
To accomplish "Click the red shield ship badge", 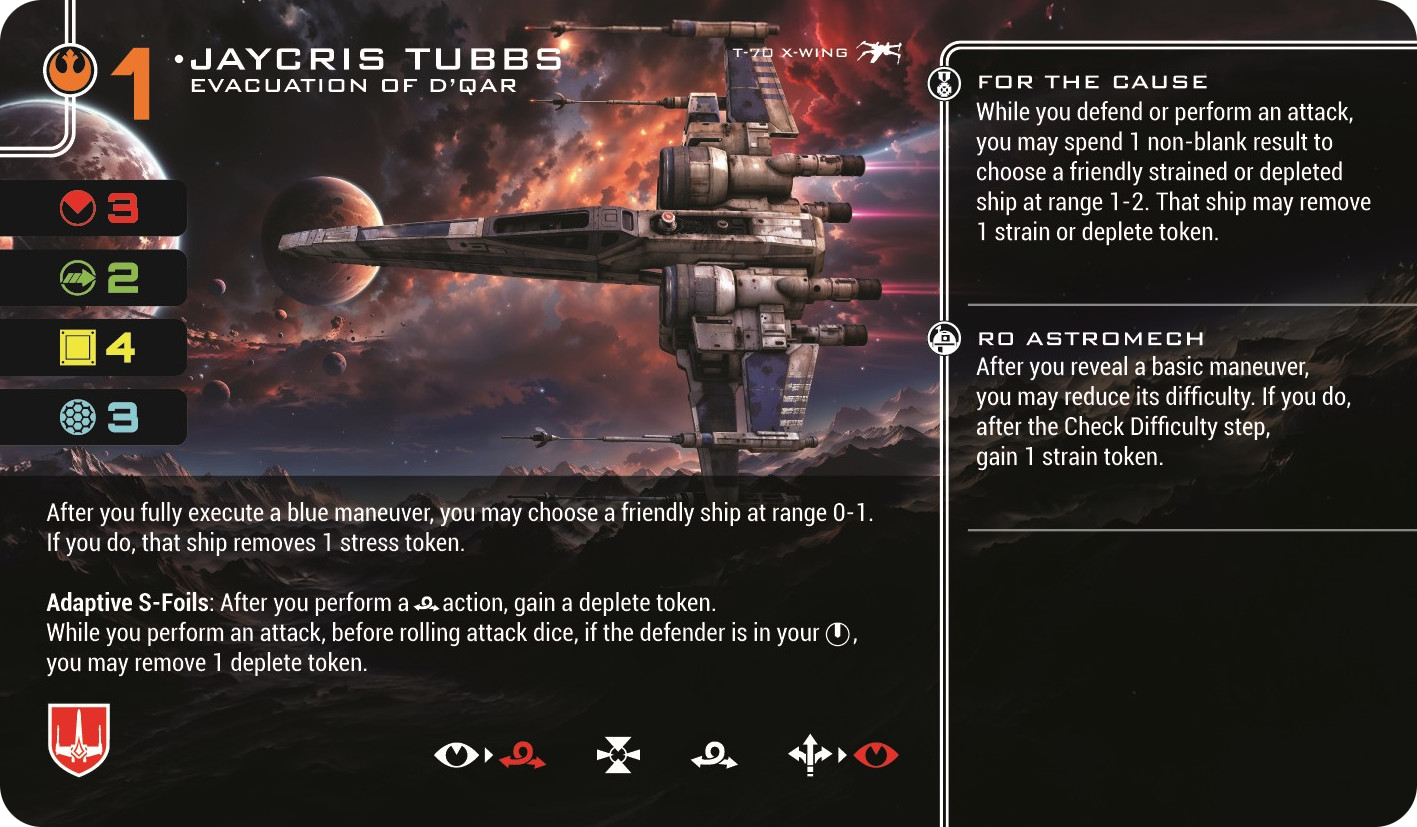I will click(79, 739).
